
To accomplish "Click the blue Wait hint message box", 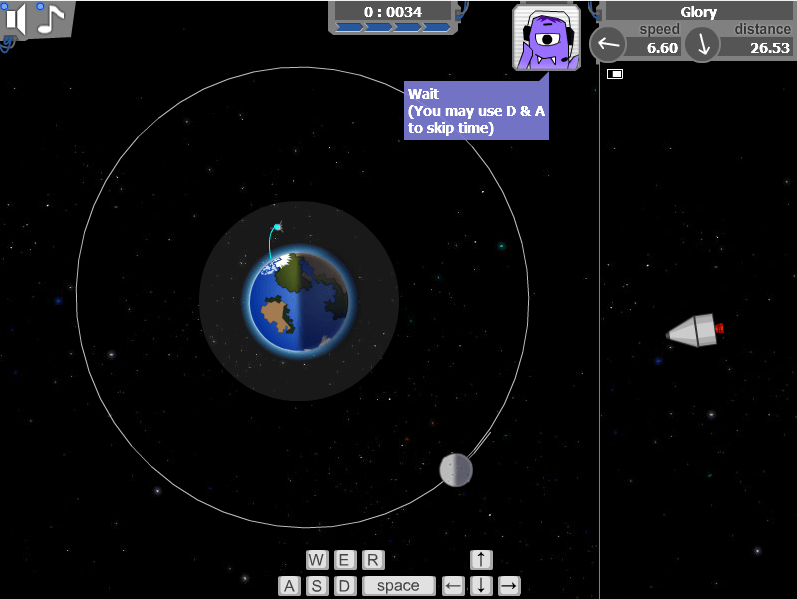I will click(476, 110).
